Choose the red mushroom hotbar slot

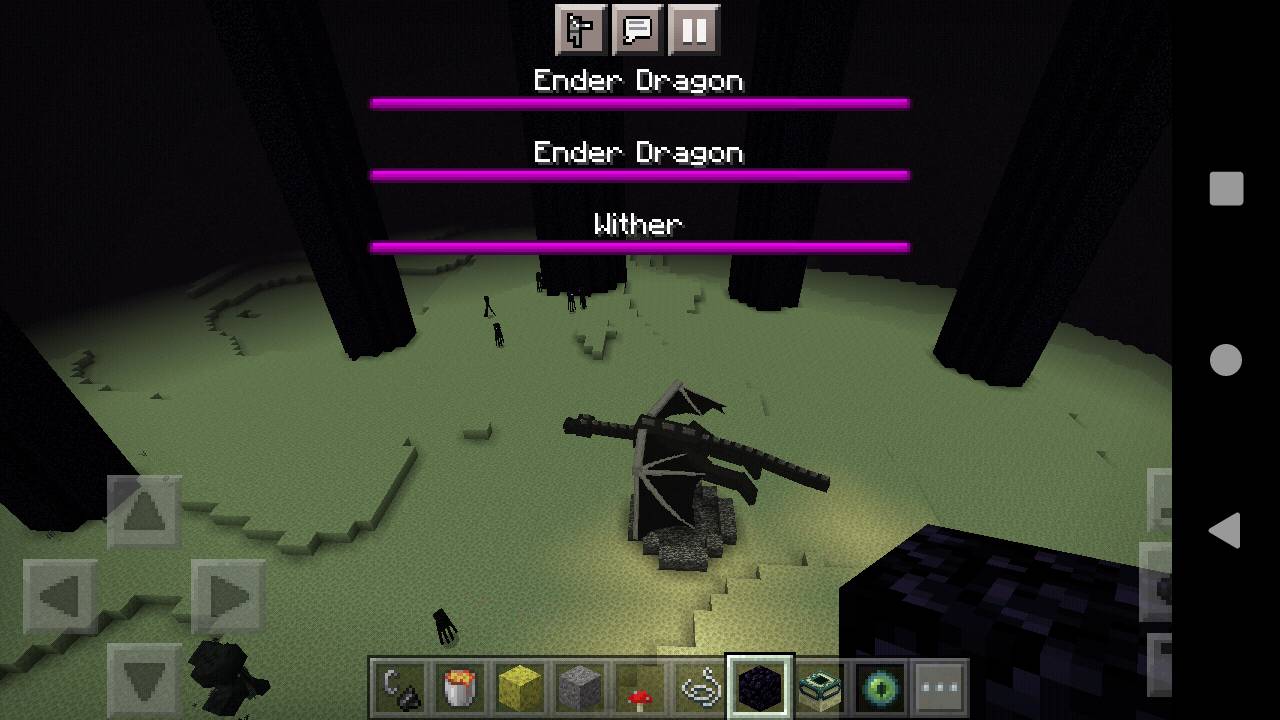click(638, 686)
